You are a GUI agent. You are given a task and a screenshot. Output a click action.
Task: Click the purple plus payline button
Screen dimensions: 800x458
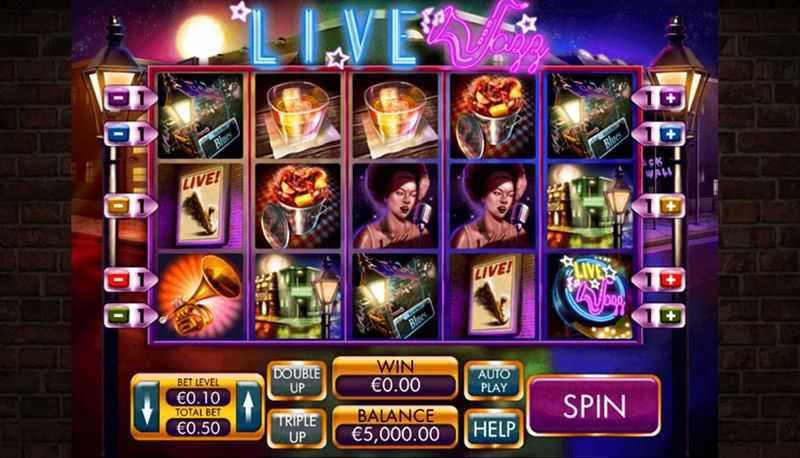pos(667,98)
